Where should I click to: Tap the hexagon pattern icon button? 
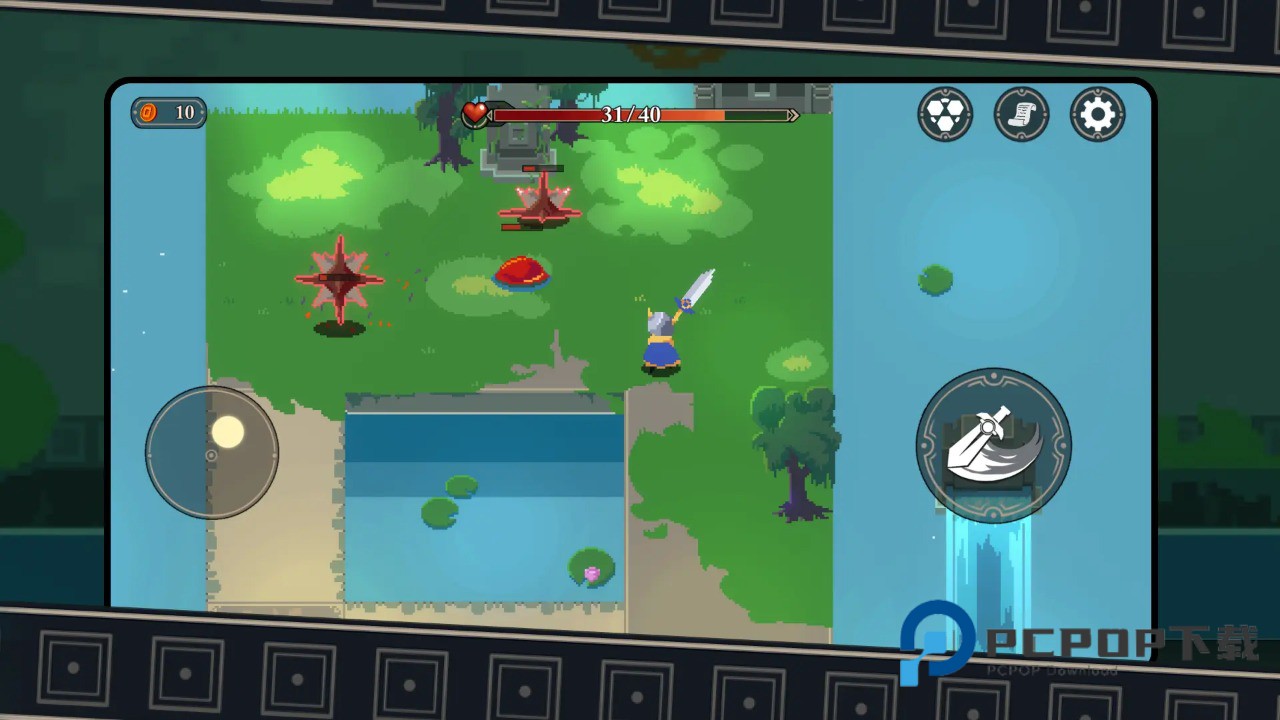pyautogui.click(x=945, y=115)
